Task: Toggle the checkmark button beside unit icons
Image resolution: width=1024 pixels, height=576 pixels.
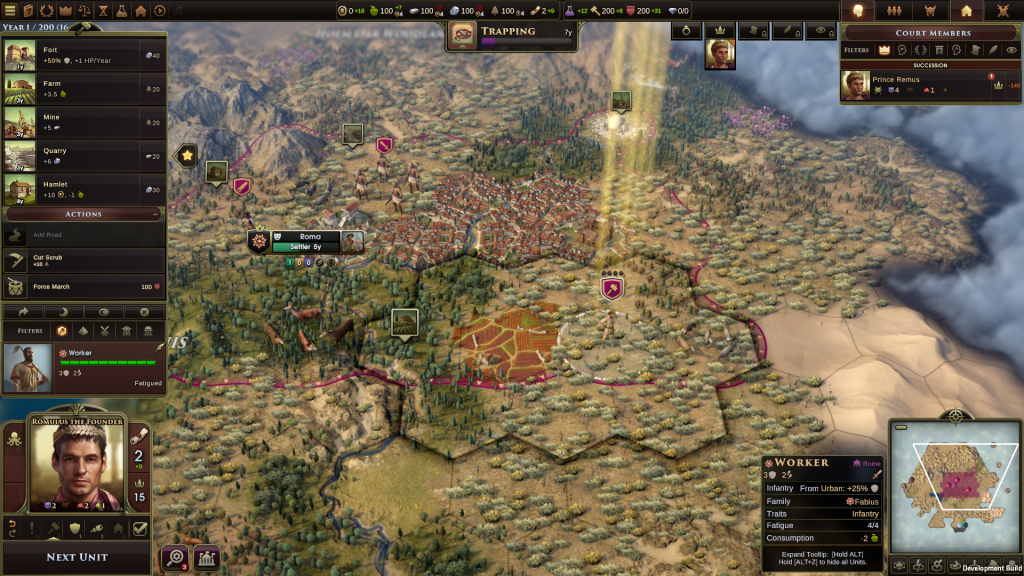Action: tap(141, 529)
